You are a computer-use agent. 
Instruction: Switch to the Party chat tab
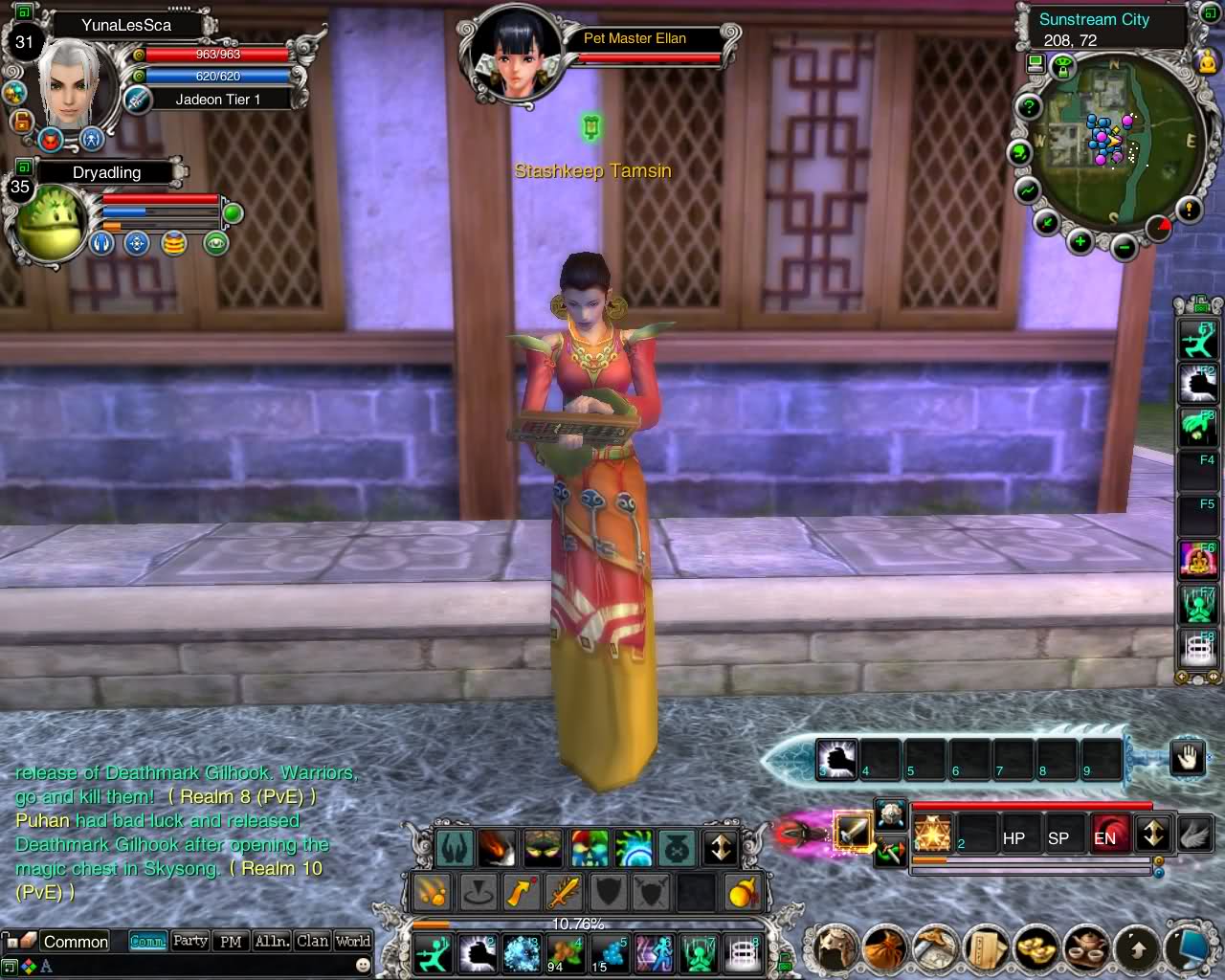(189, 941)
